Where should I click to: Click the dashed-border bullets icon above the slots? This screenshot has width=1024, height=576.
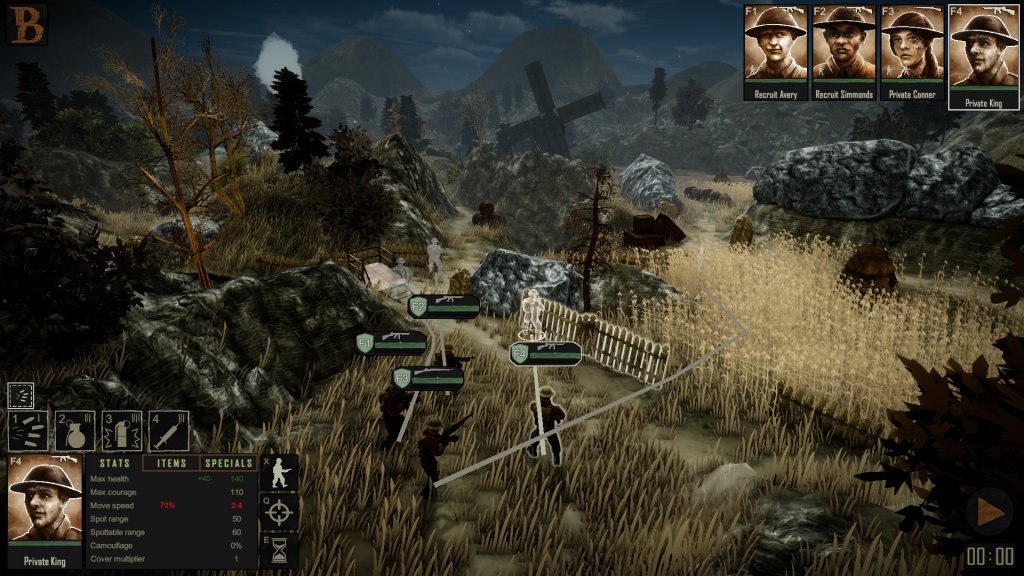pyautogui.click(x=21, y=394)
